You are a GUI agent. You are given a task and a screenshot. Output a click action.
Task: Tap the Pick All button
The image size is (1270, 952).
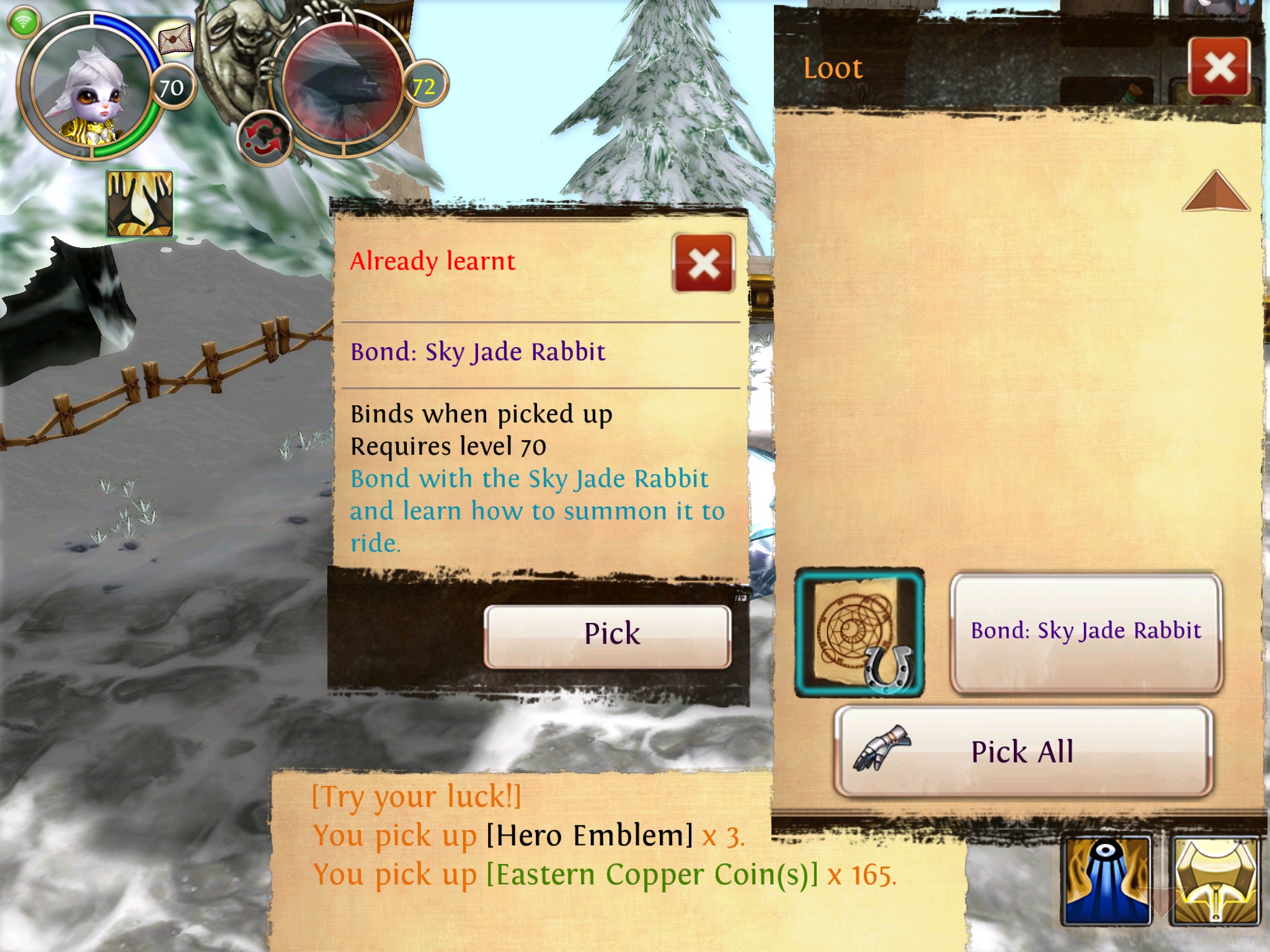(x=1023, y=751)
